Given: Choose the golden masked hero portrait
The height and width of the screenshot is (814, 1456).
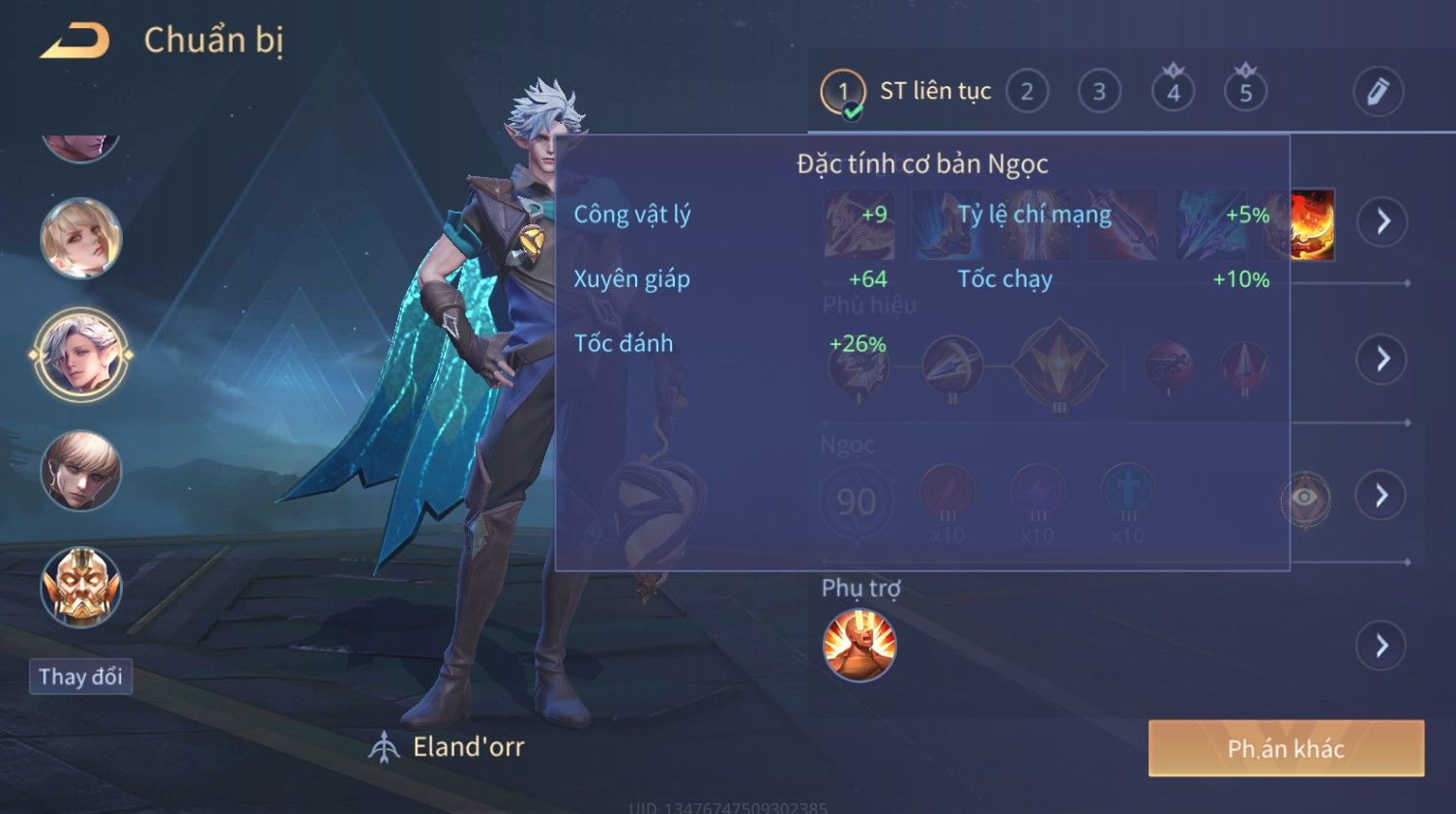Looking at the screenshot, I should point(81,587).
